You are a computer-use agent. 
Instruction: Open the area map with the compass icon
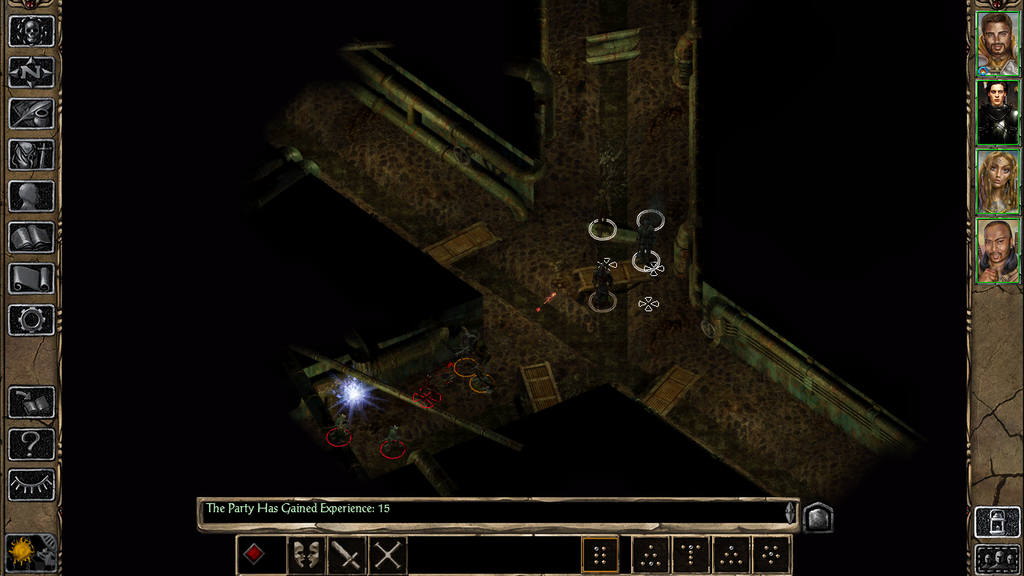(x=31, y=72)
